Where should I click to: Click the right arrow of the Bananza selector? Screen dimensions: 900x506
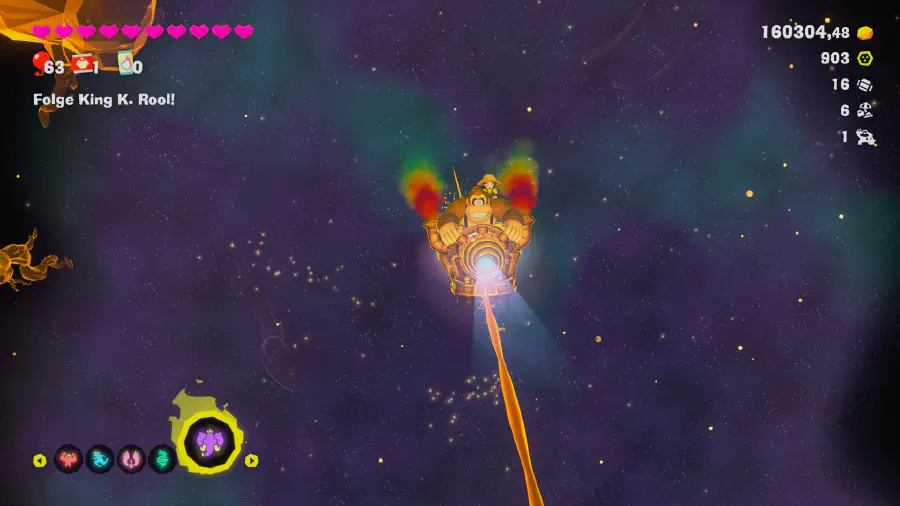click(x=252, y=461)
